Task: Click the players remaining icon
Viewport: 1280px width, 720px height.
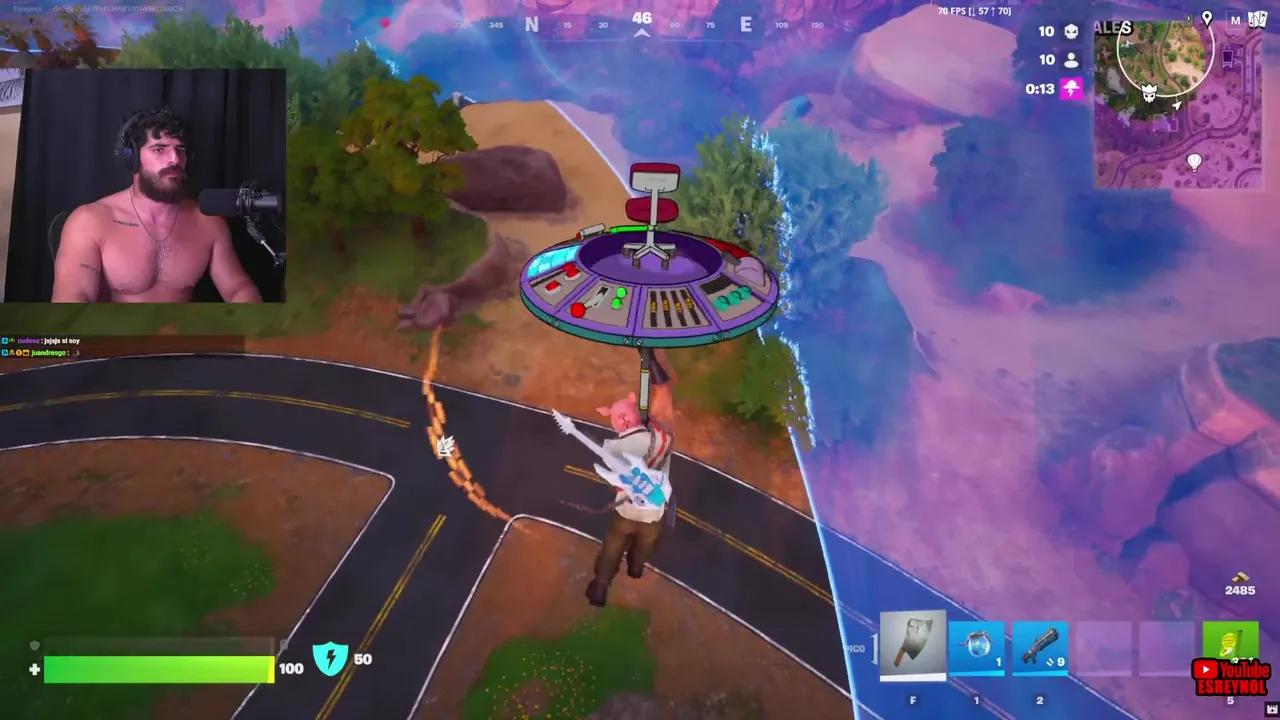Action: pos(1071,59)
